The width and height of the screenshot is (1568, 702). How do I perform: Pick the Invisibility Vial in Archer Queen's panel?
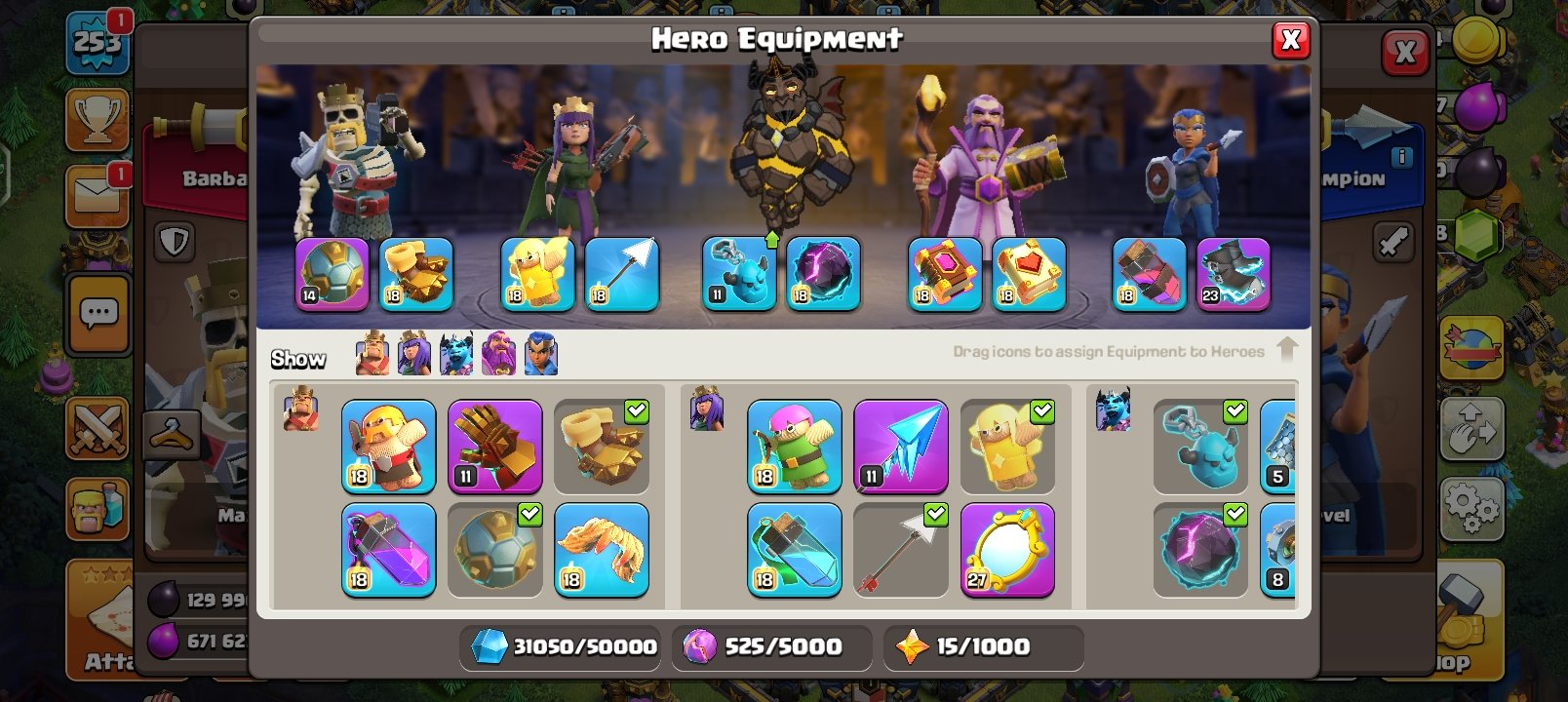tap(794, 551)
